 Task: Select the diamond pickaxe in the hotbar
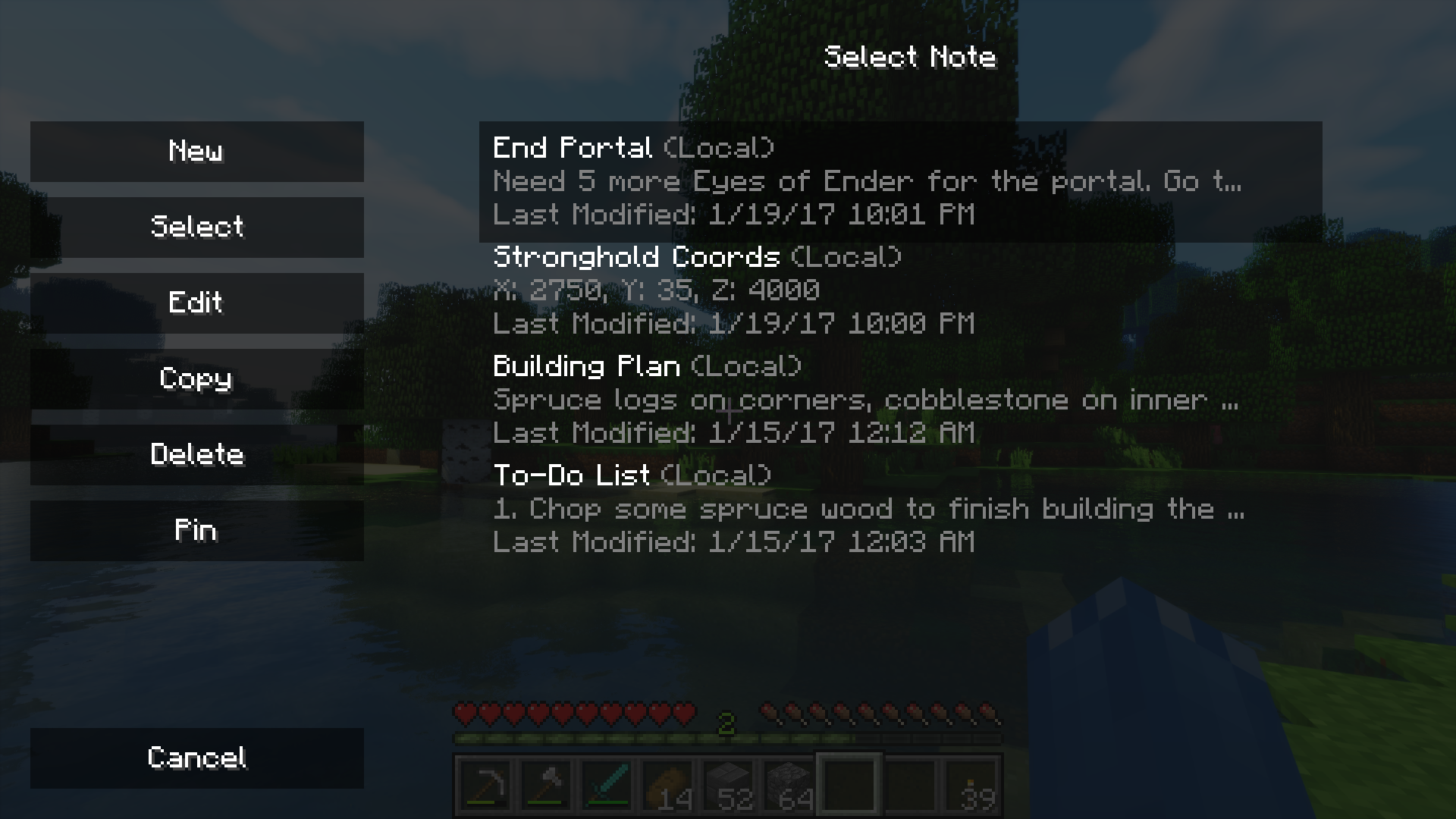click(485, 783)
